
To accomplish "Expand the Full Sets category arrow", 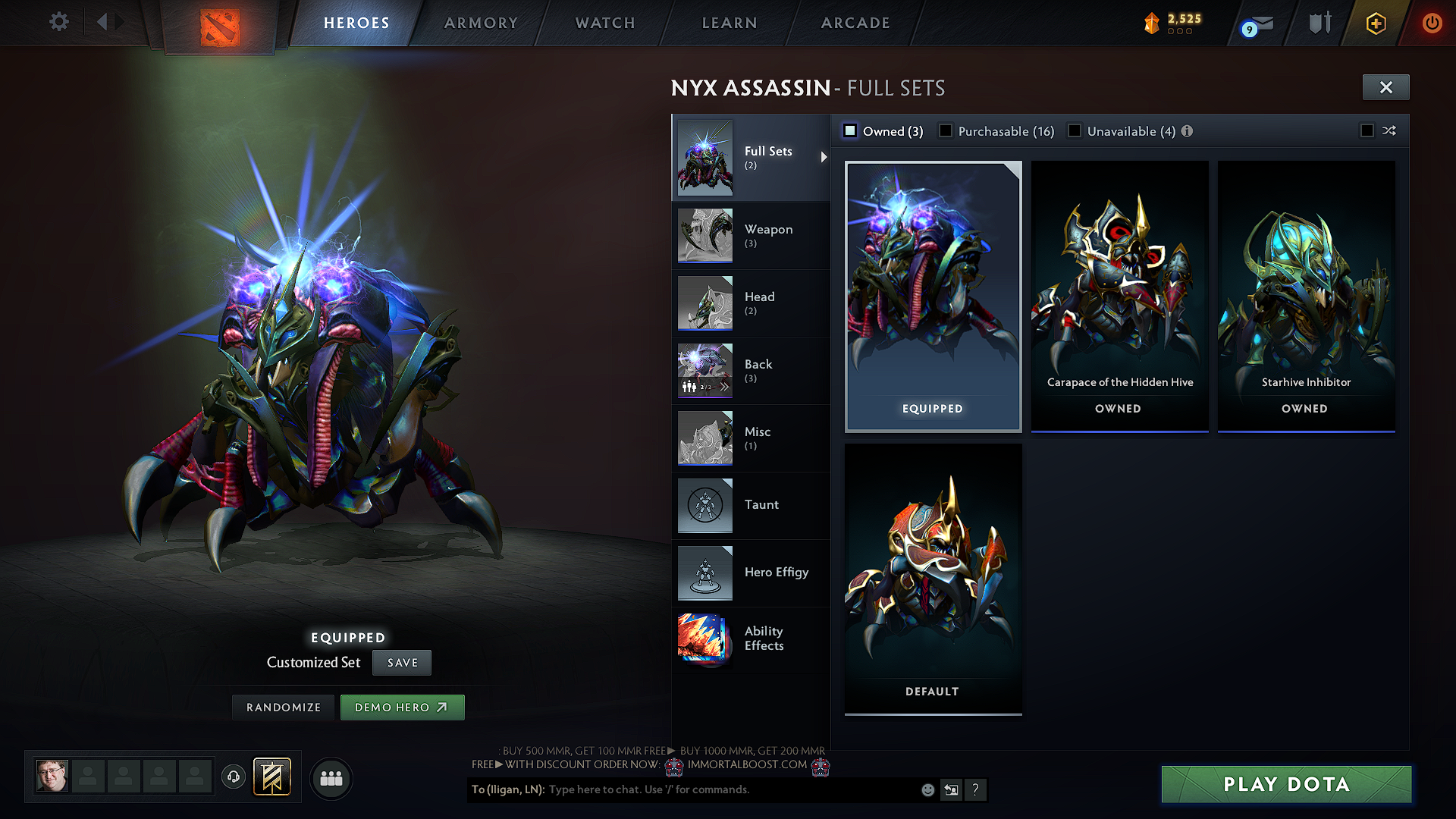I will 824,158.
